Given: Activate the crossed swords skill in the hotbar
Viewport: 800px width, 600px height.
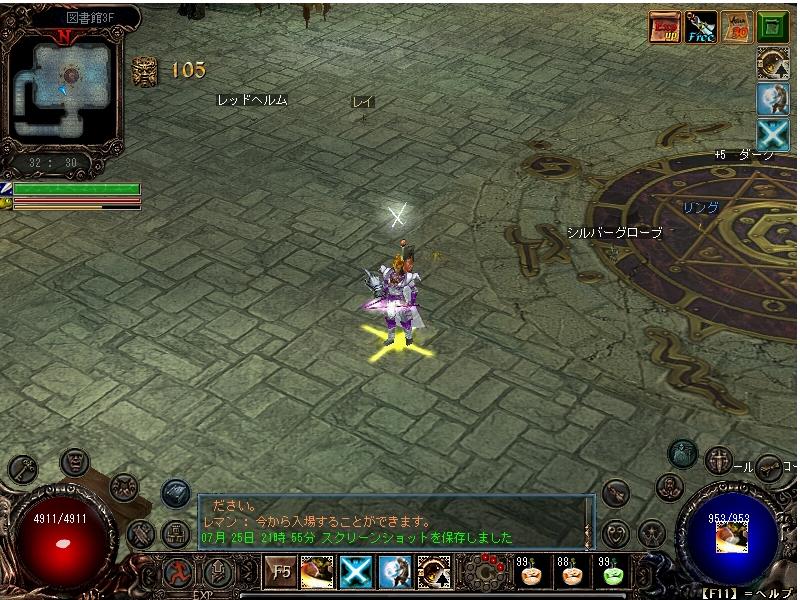Looking at the screenshot, I should click(x=356, y=573).
